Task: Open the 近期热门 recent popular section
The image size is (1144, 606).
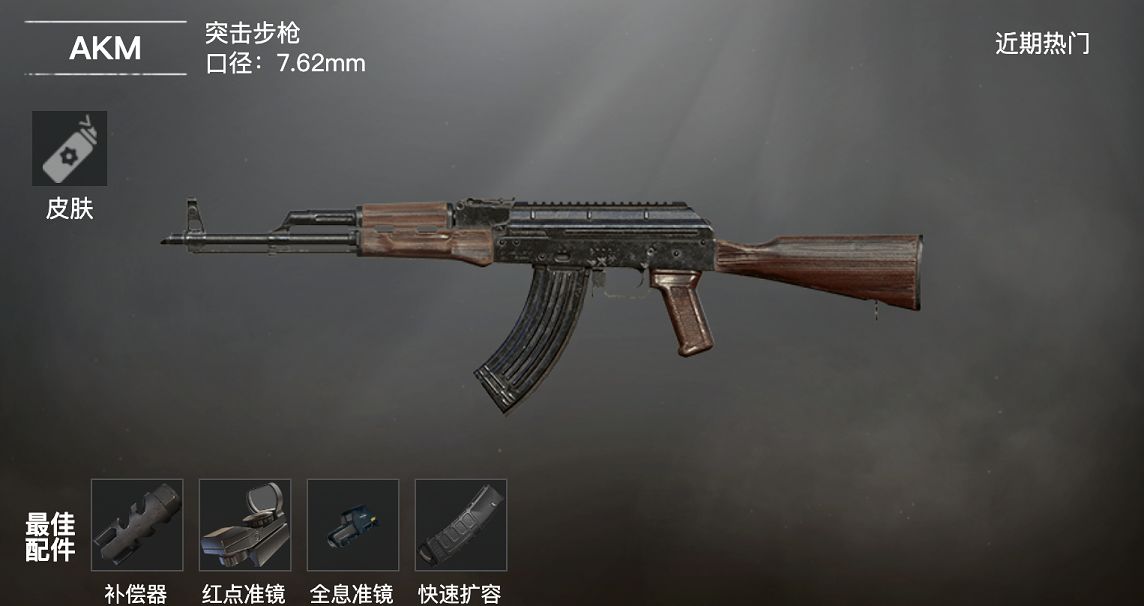Action: (x=1042, y=44)
